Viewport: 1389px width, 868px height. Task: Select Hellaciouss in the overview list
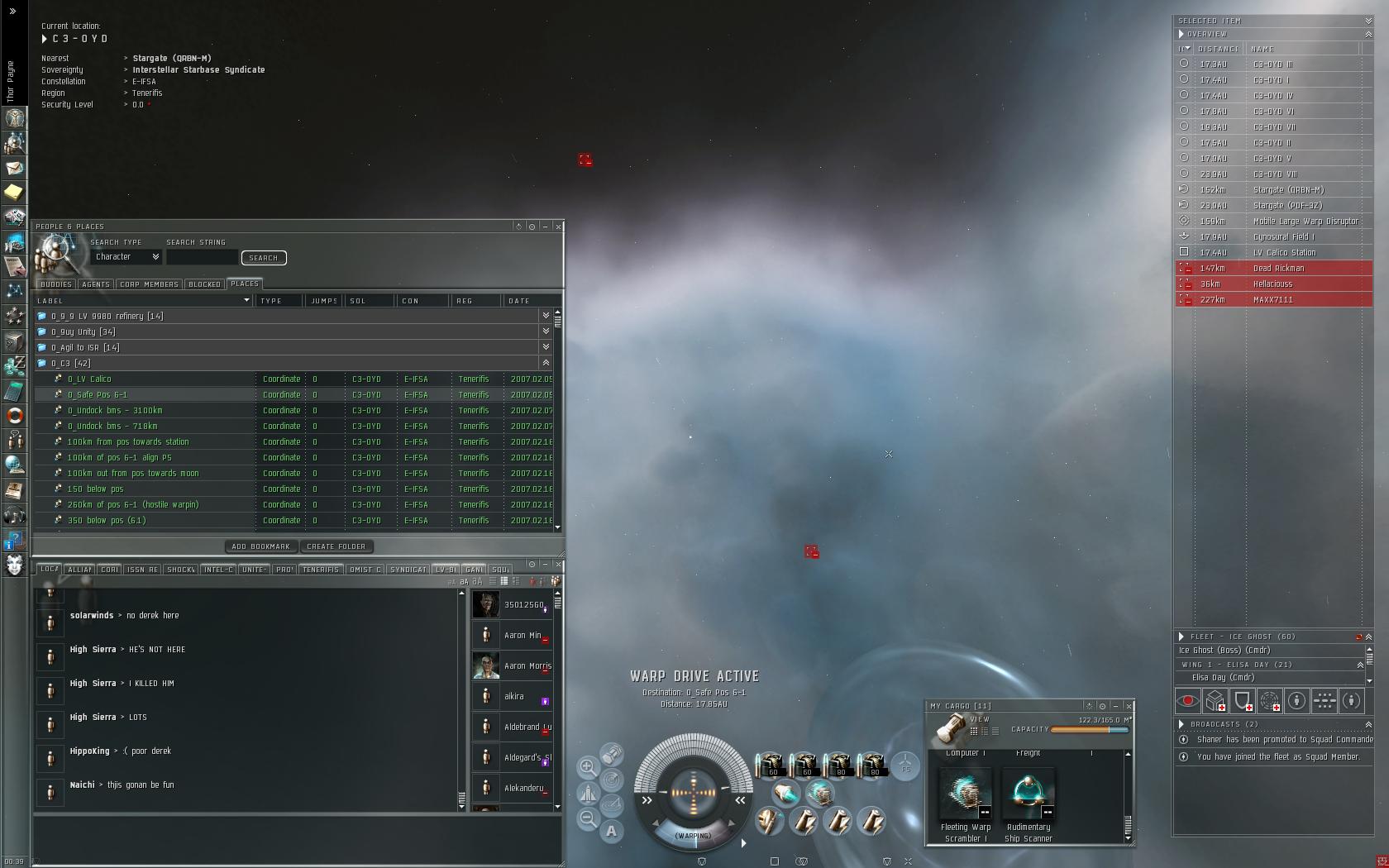pos(1272,284)
